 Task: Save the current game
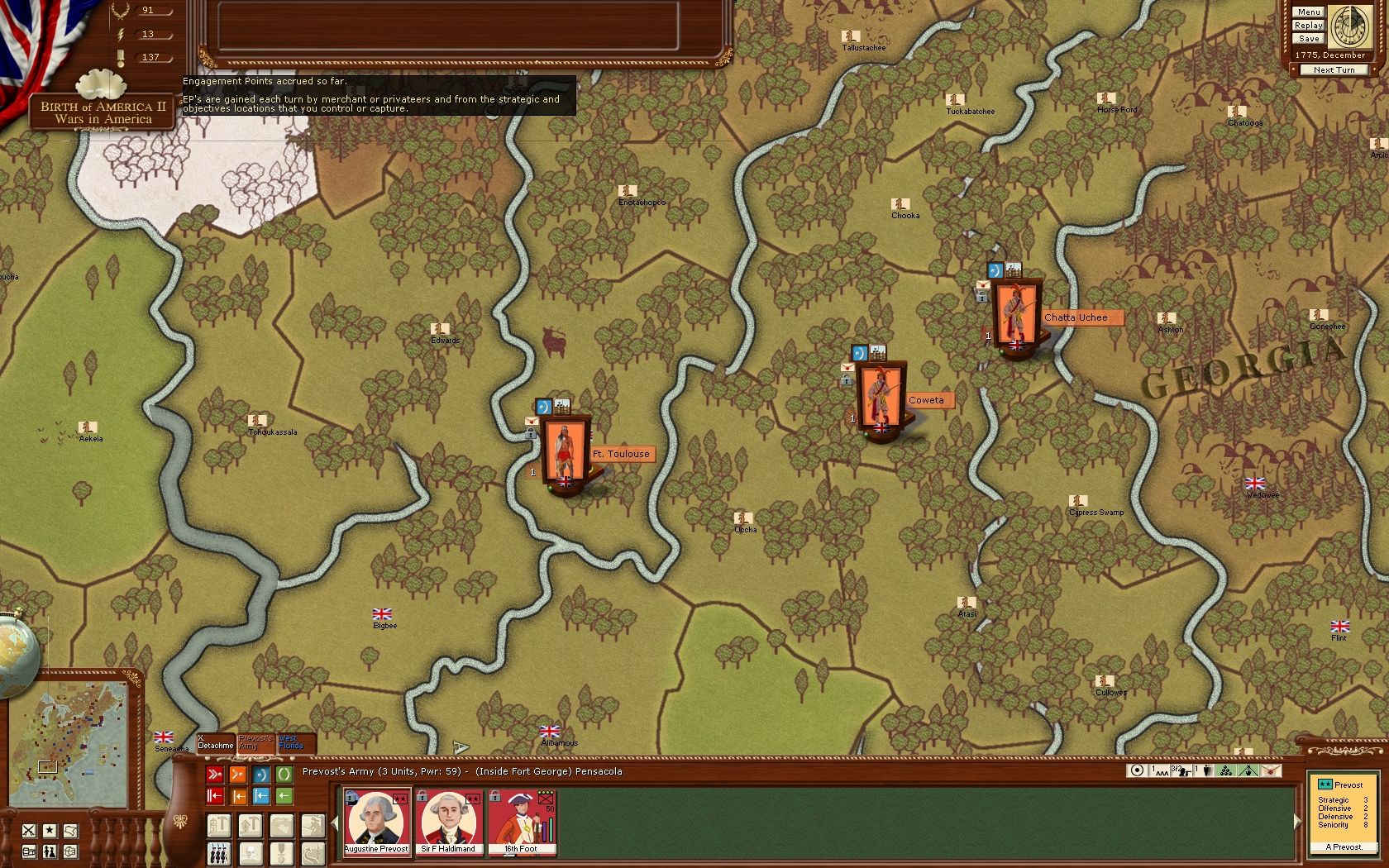tap(1309, 39)
